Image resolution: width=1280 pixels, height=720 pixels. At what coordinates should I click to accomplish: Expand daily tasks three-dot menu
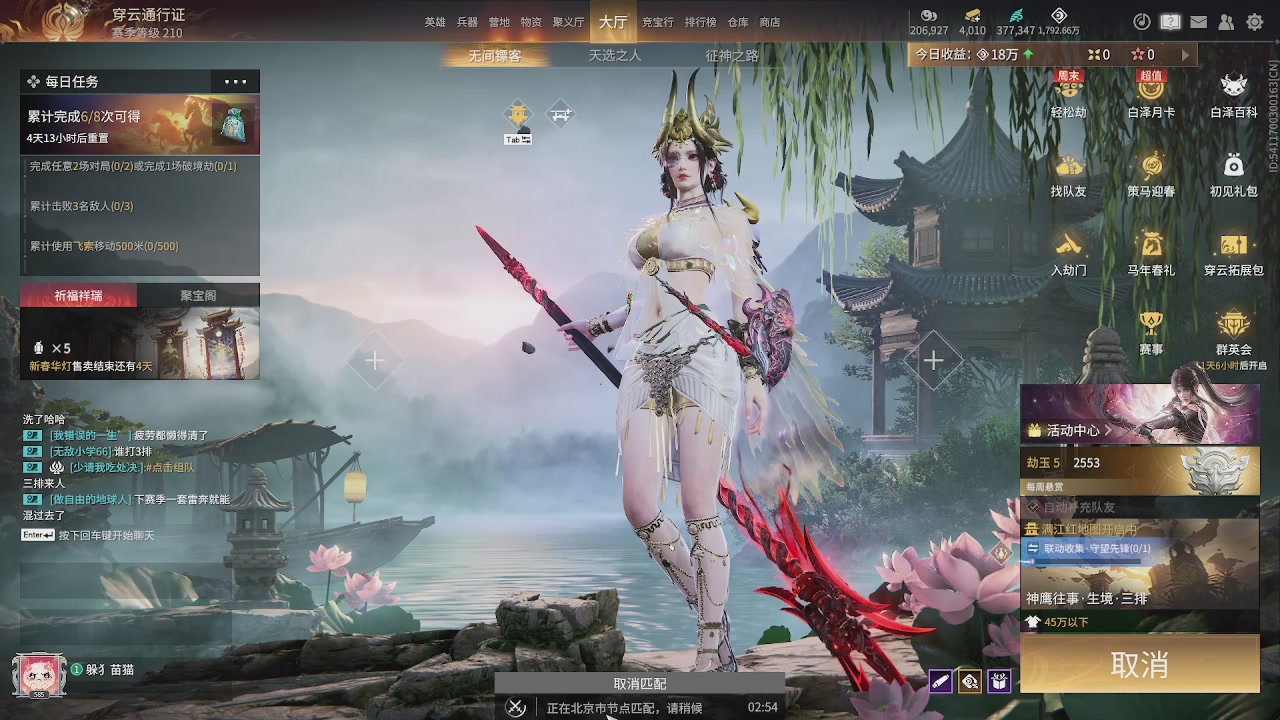[x=235, y=82]
